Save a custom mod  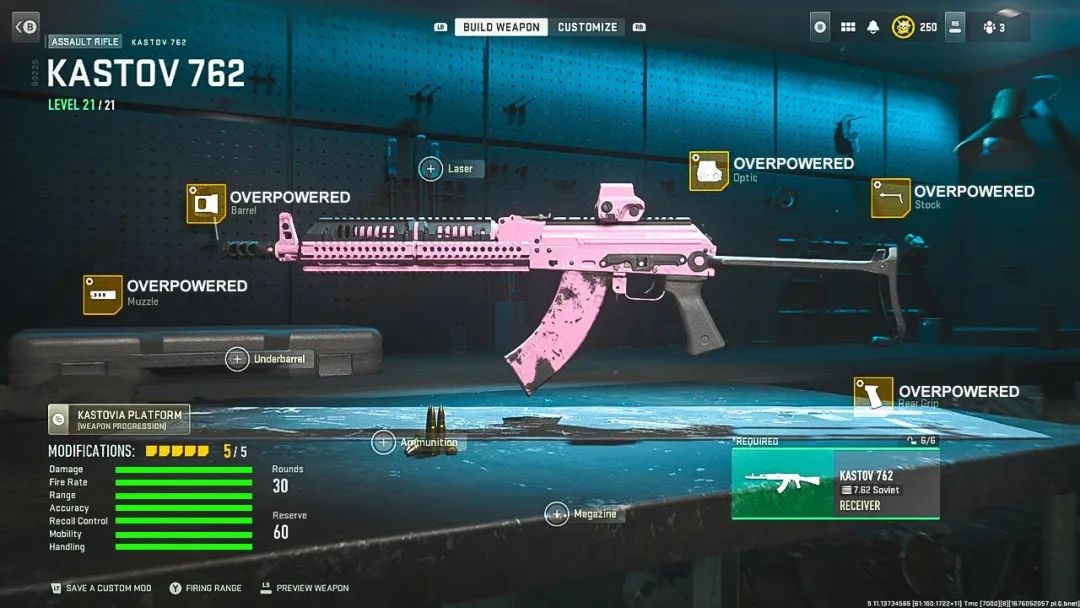click(x=100, y=588)
